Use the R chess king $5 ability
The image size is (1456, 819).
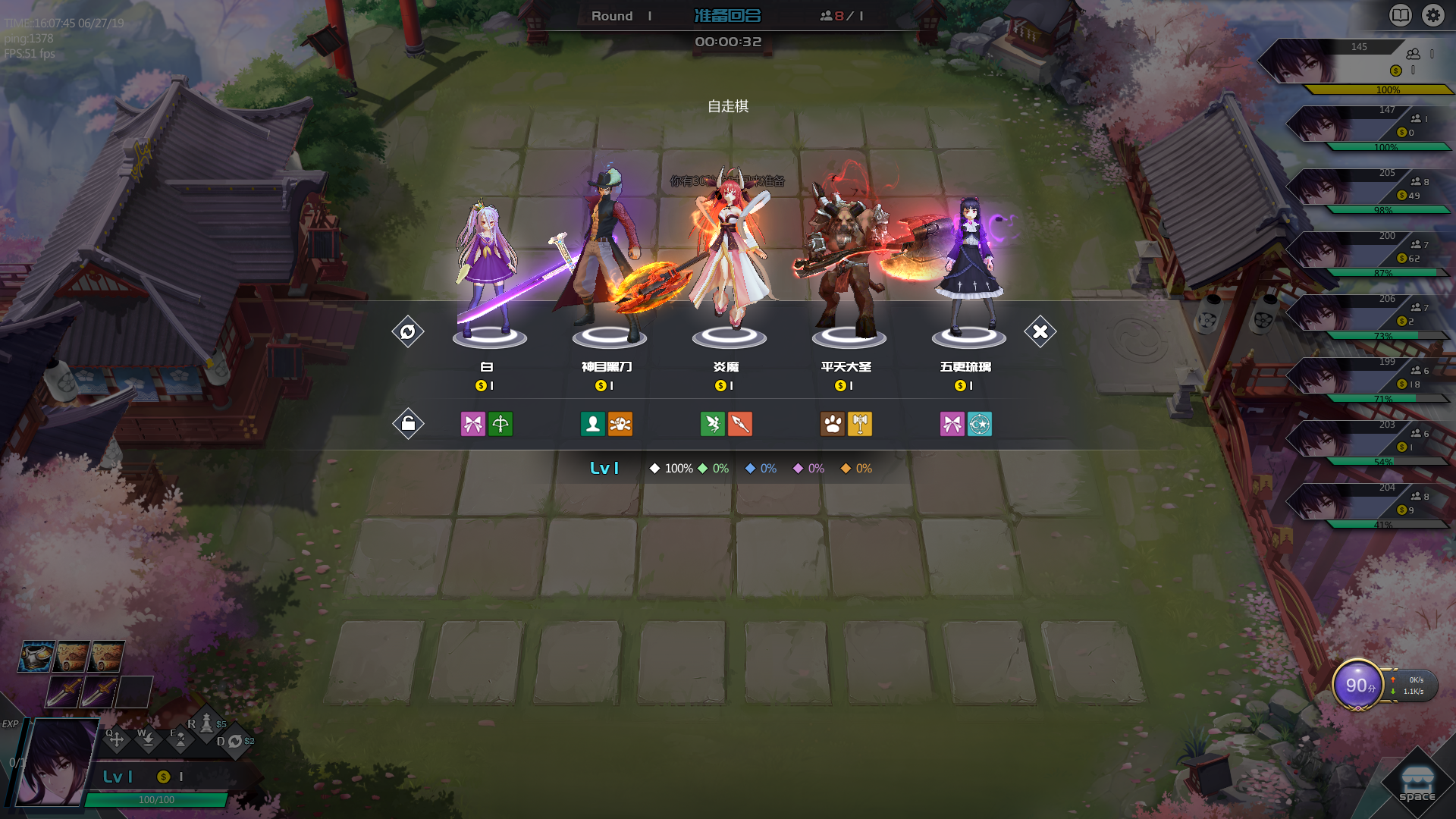(x=206, y=724)
